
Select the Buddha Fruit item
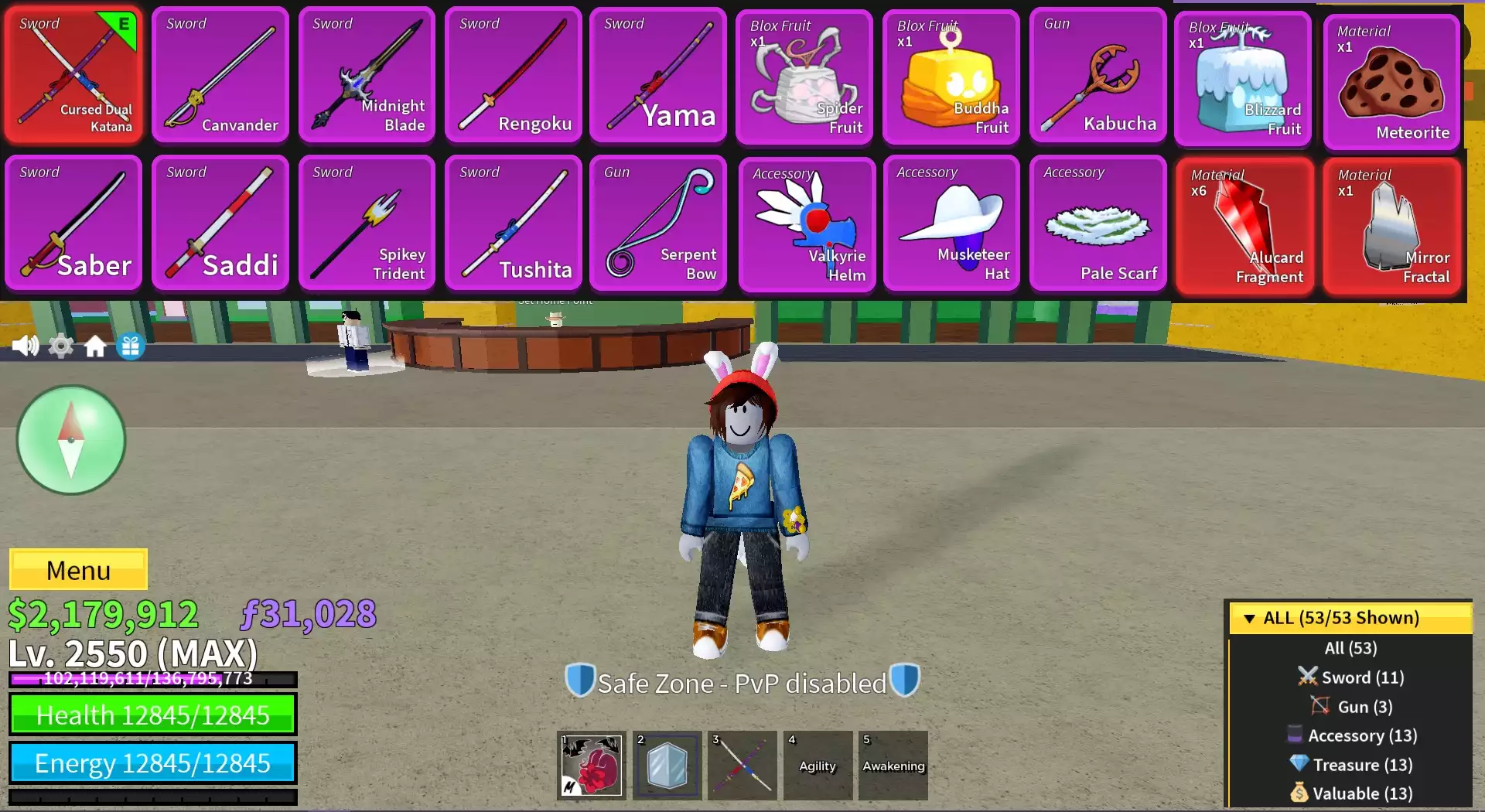[951, 77]
